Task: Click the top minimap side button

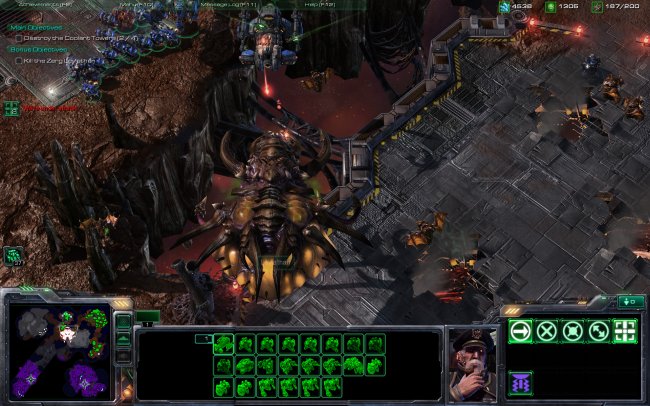Action: click(122, 322)
